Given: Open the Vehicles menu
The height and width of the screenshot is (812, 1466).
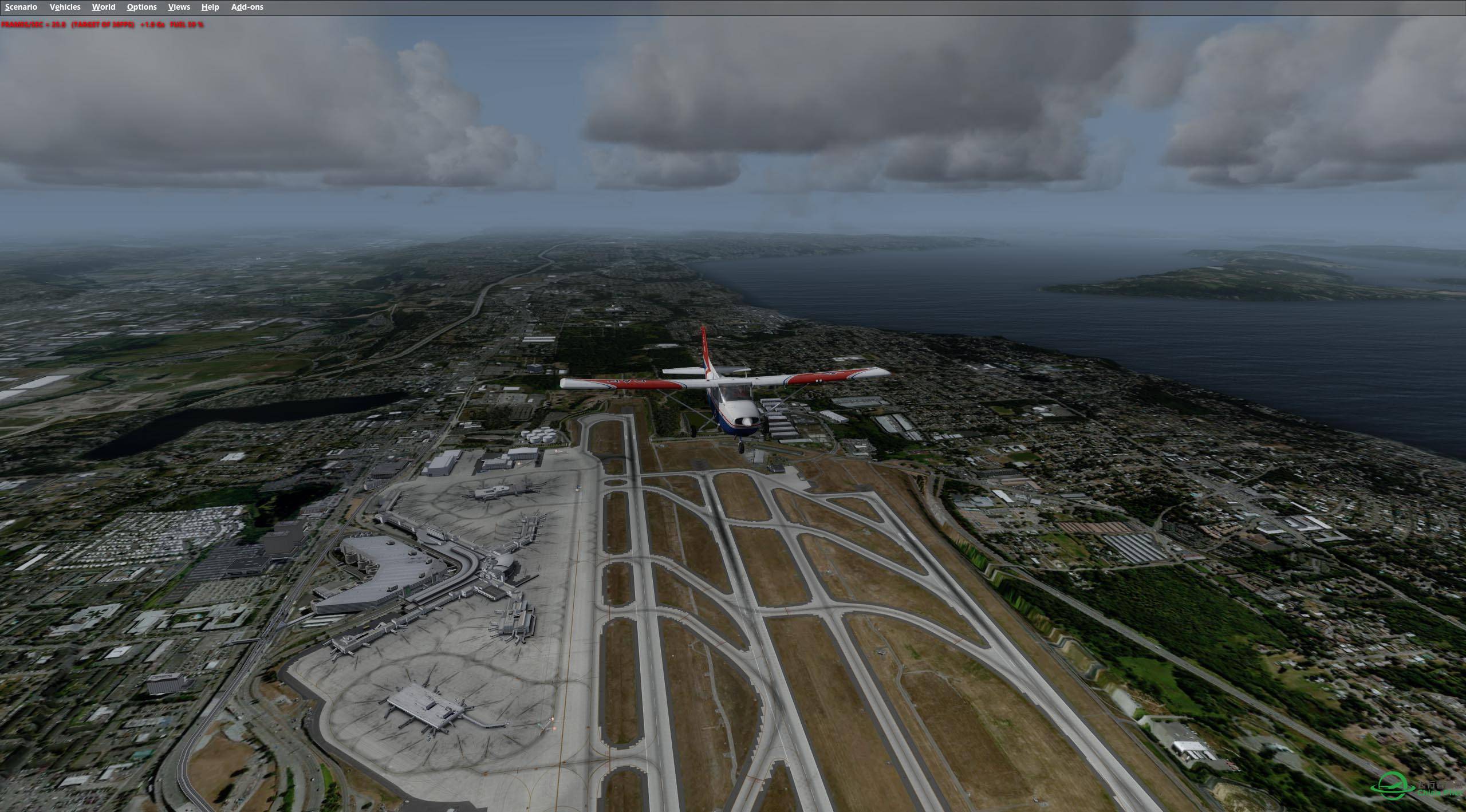Looking at the screenshot, I should pyautogui.click(x=65, y=7).
